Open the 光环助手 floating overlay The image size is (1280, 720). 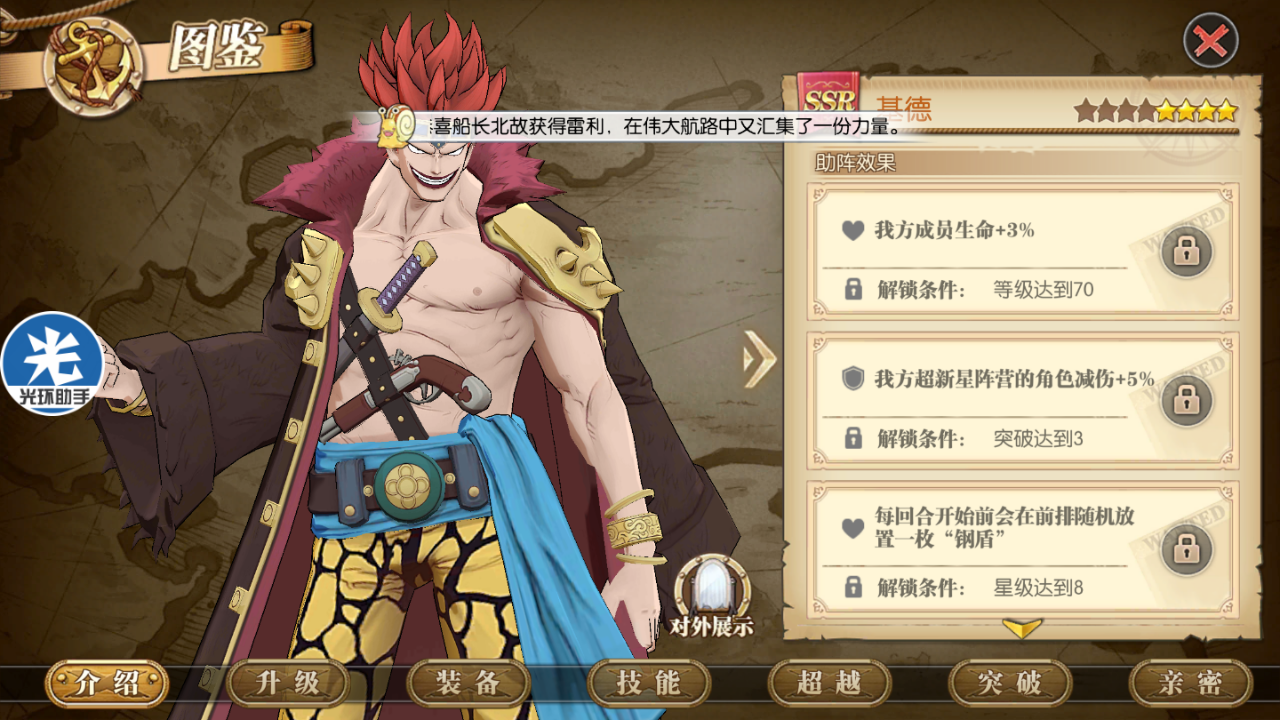[x=52, y=364]
